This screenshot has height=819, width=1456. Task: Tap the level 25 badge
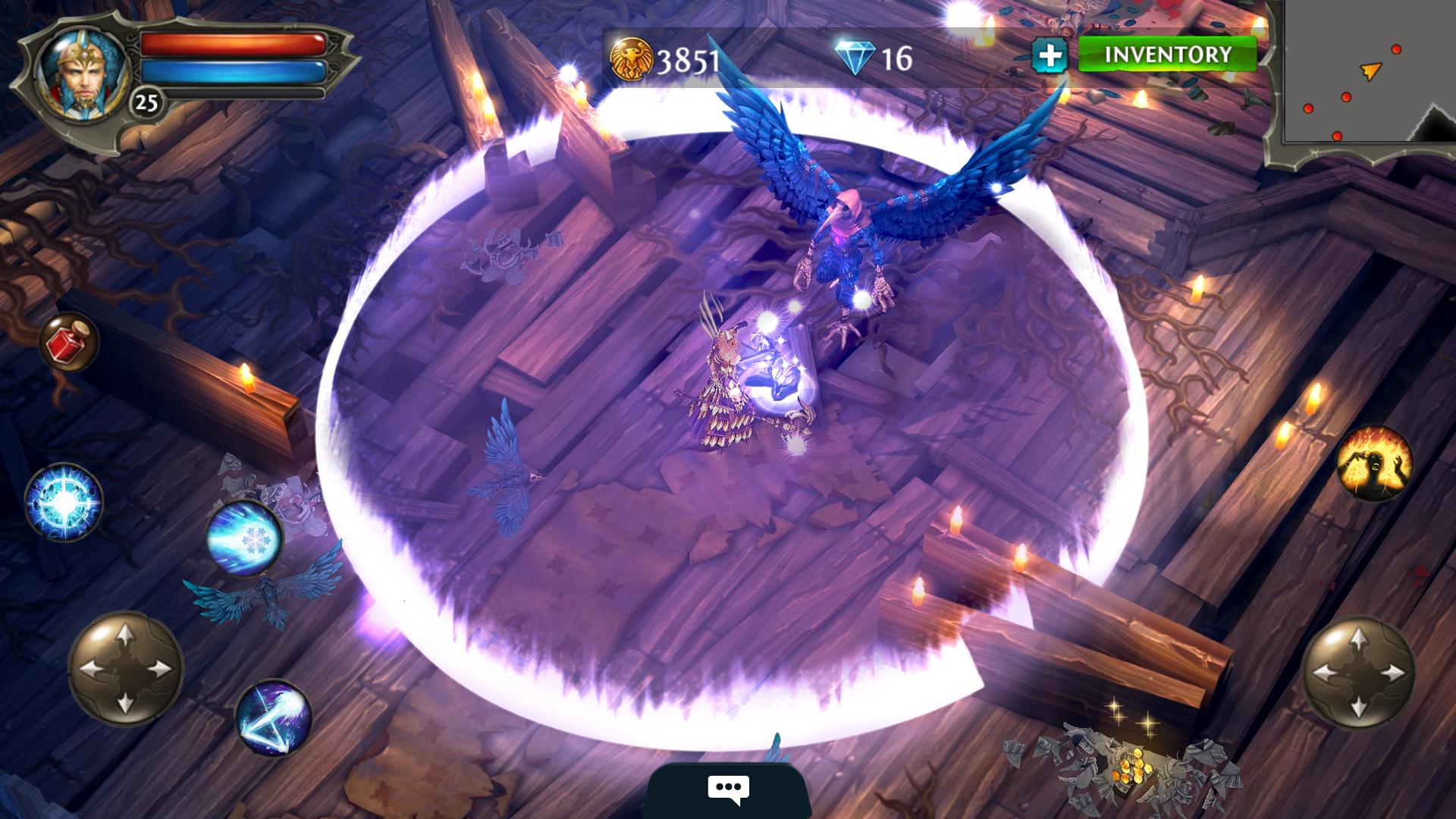click(x=146, y=101)
